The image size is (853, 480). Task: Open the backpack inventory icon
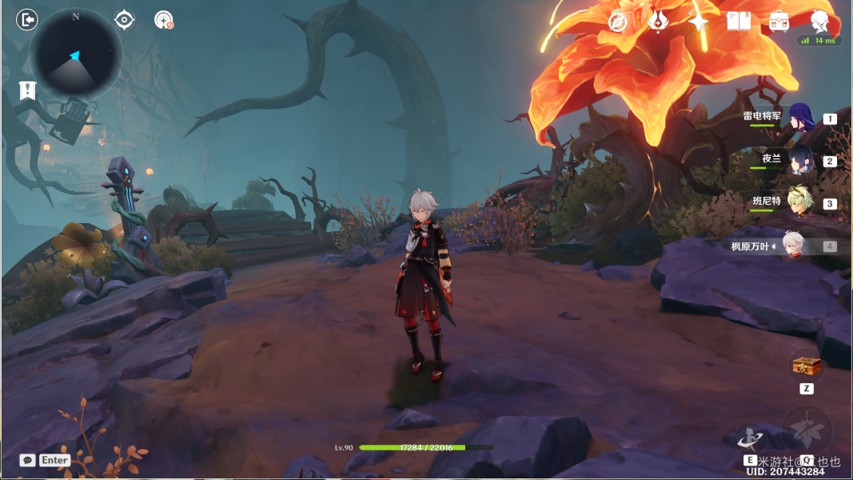tap(779, 21)
